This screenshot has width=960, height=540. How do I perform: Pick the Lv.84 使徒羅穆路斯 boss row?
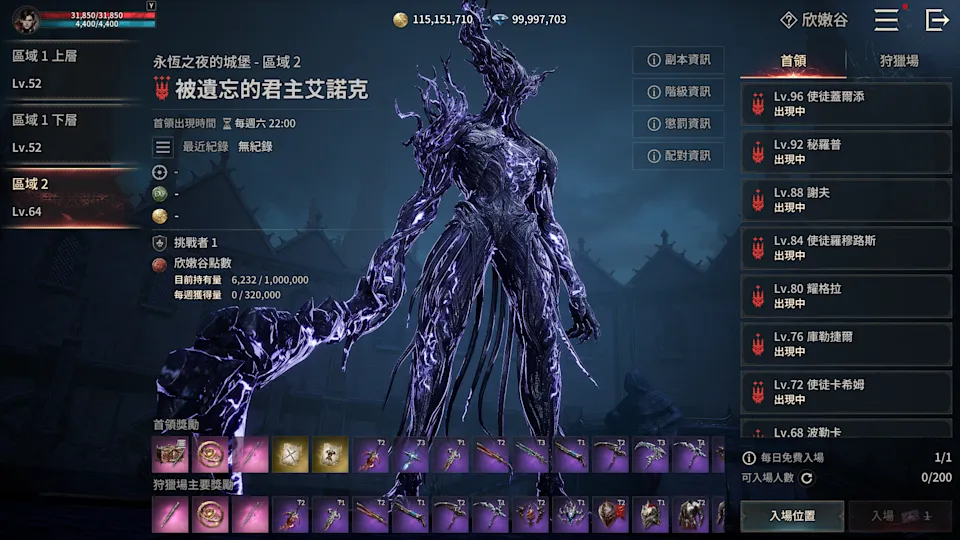(x=845, y=248)
